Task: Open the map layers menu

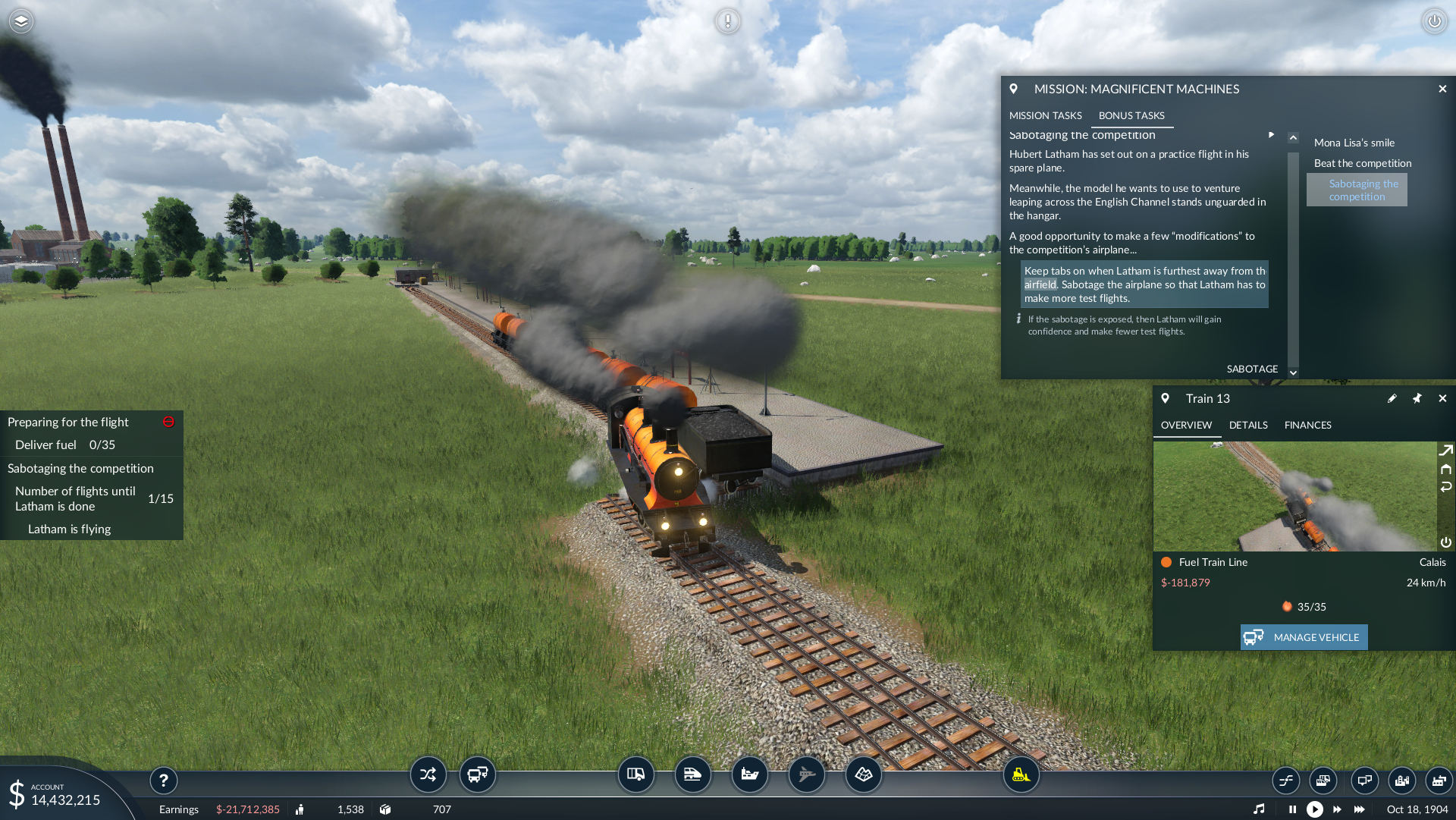Action: click(21, 21)
